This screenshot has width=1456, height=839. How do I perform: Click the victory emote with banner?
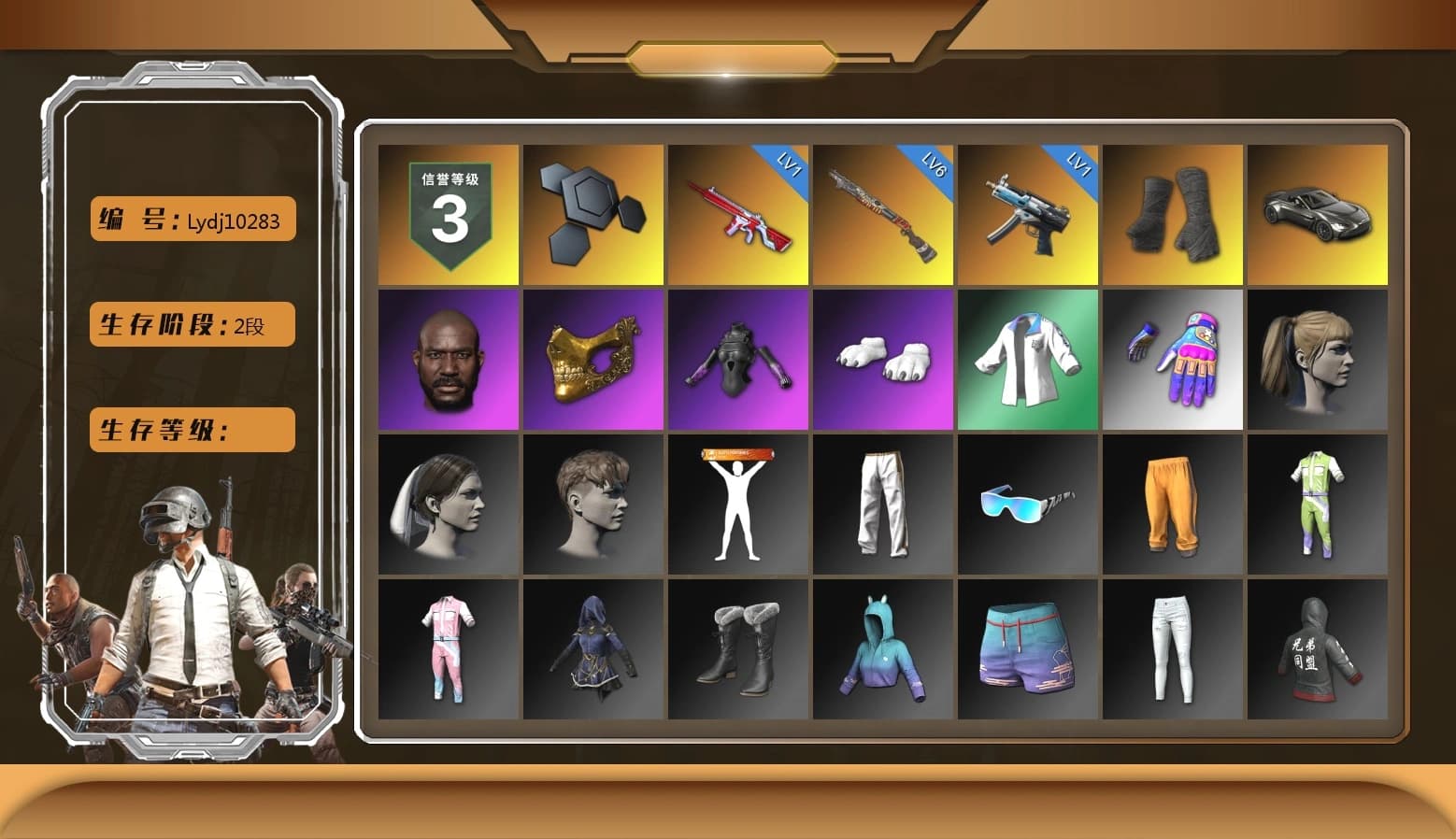tap(736, 504)
